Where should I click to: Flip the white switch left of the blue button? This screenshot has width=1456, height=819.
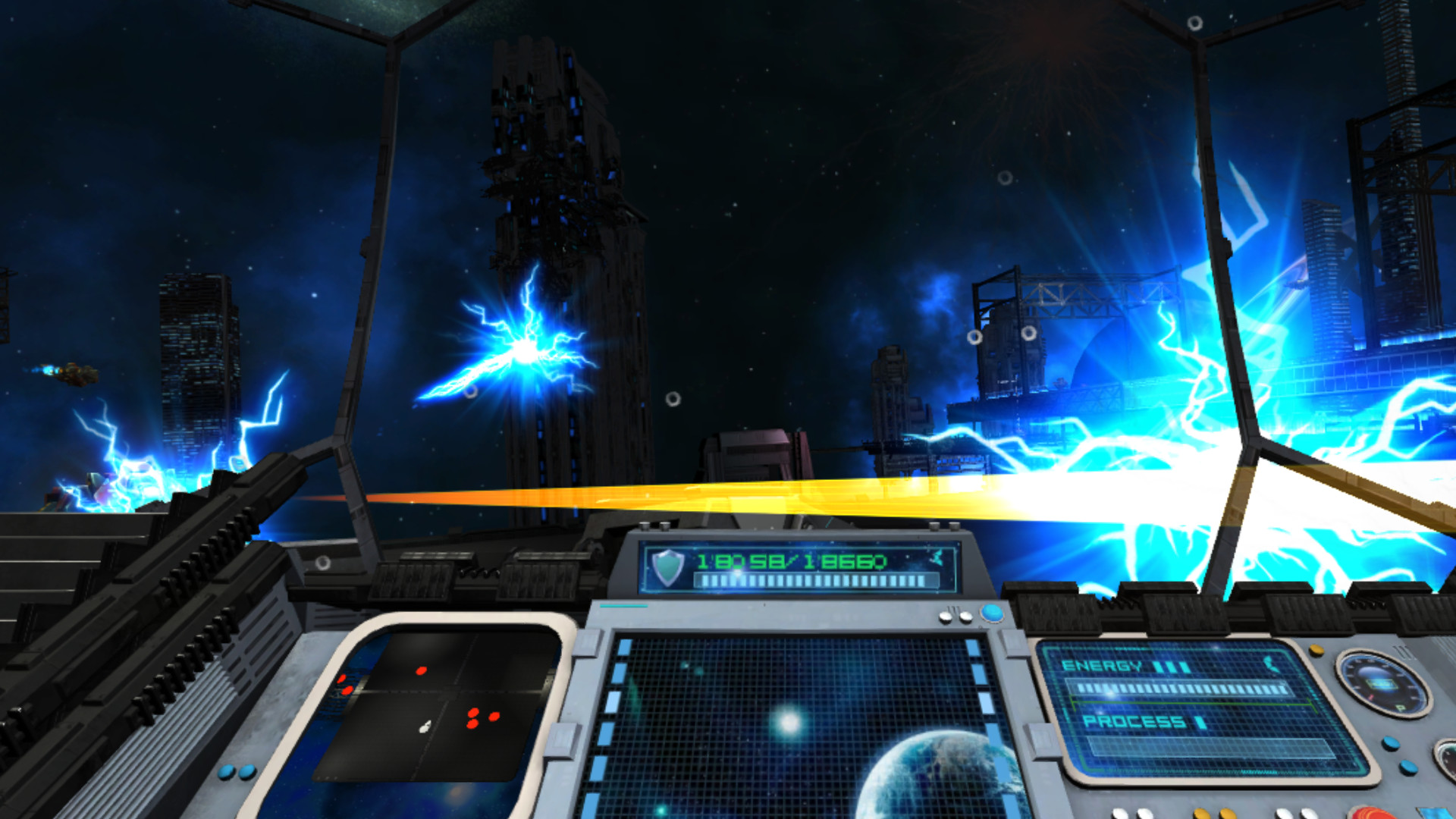(x=965, y=617)
